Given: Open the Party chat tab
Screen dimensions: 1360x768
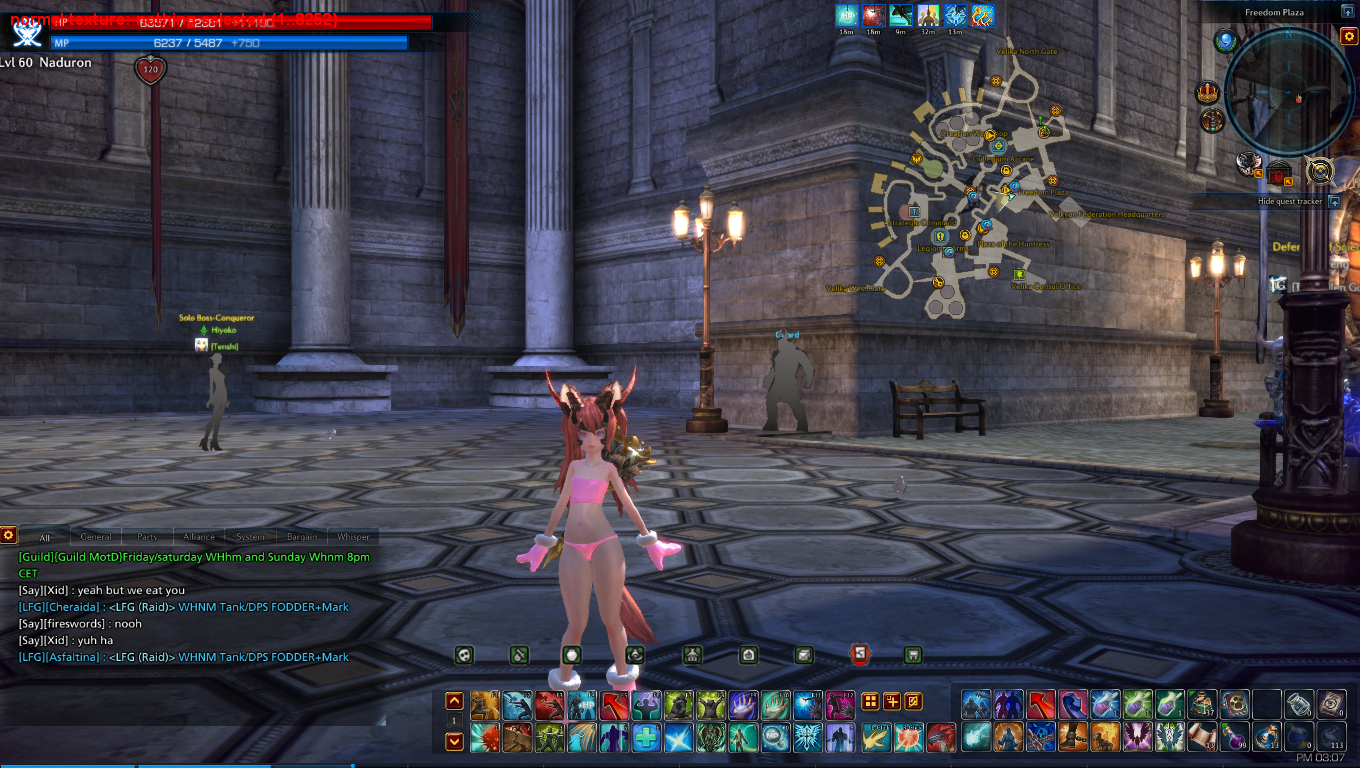Looking at the screenshot, I should pyautogui.click(x=148, y=537).
